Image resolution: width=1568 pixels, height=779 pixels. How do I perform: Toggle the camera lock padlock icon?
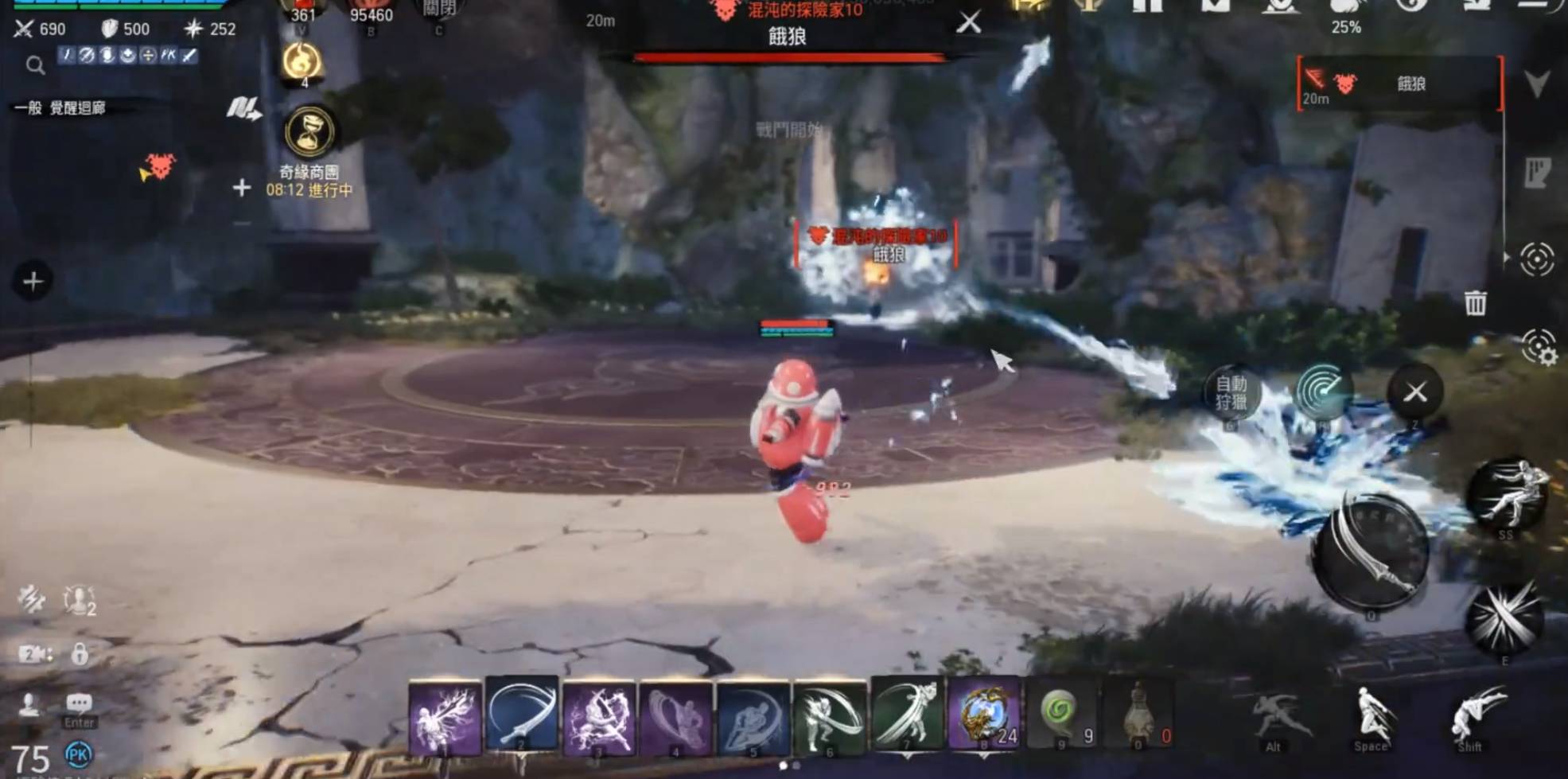[80, 654]
